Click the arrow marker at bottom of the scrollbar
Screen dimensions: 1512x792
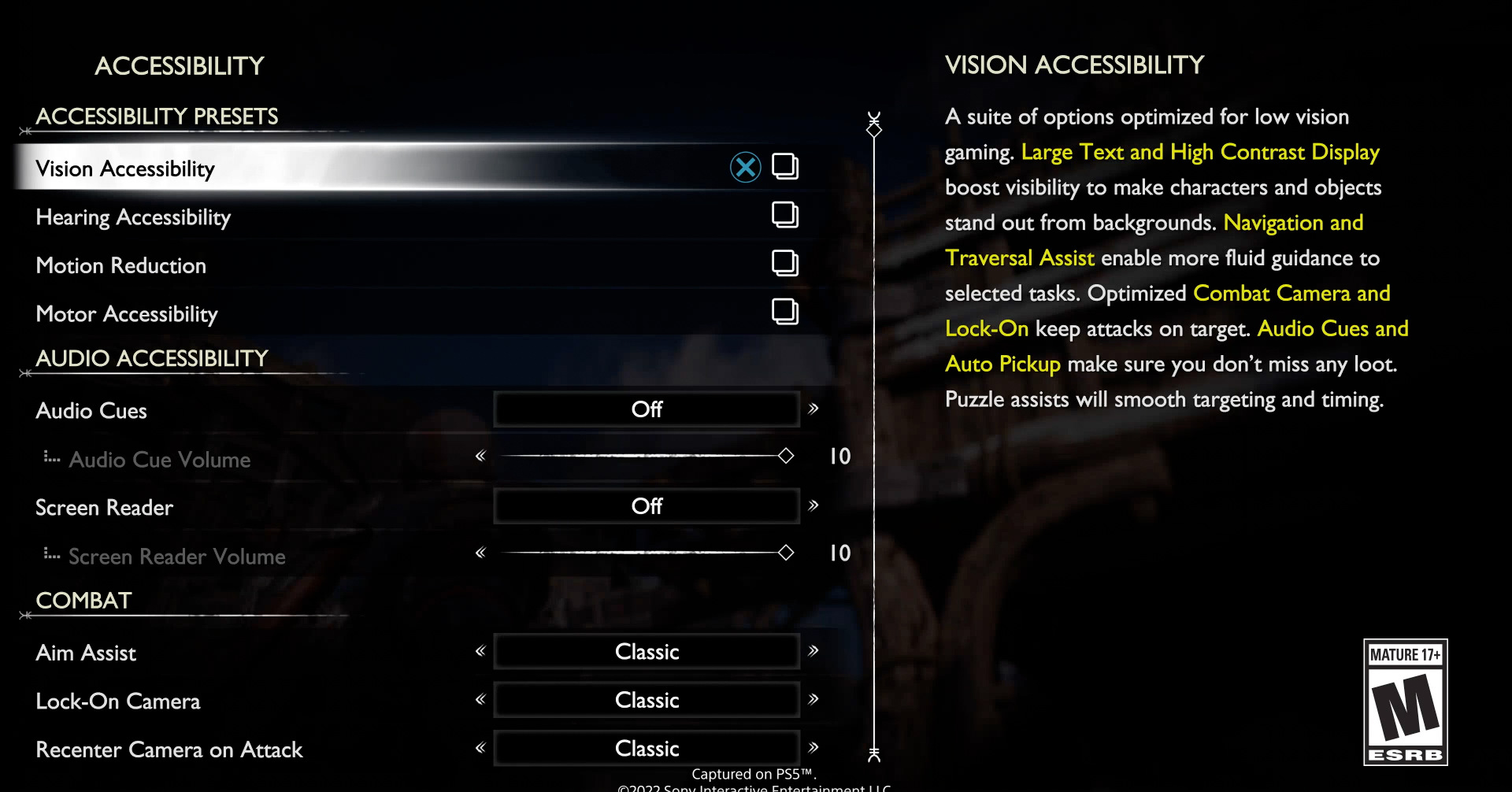coord(873,755)
